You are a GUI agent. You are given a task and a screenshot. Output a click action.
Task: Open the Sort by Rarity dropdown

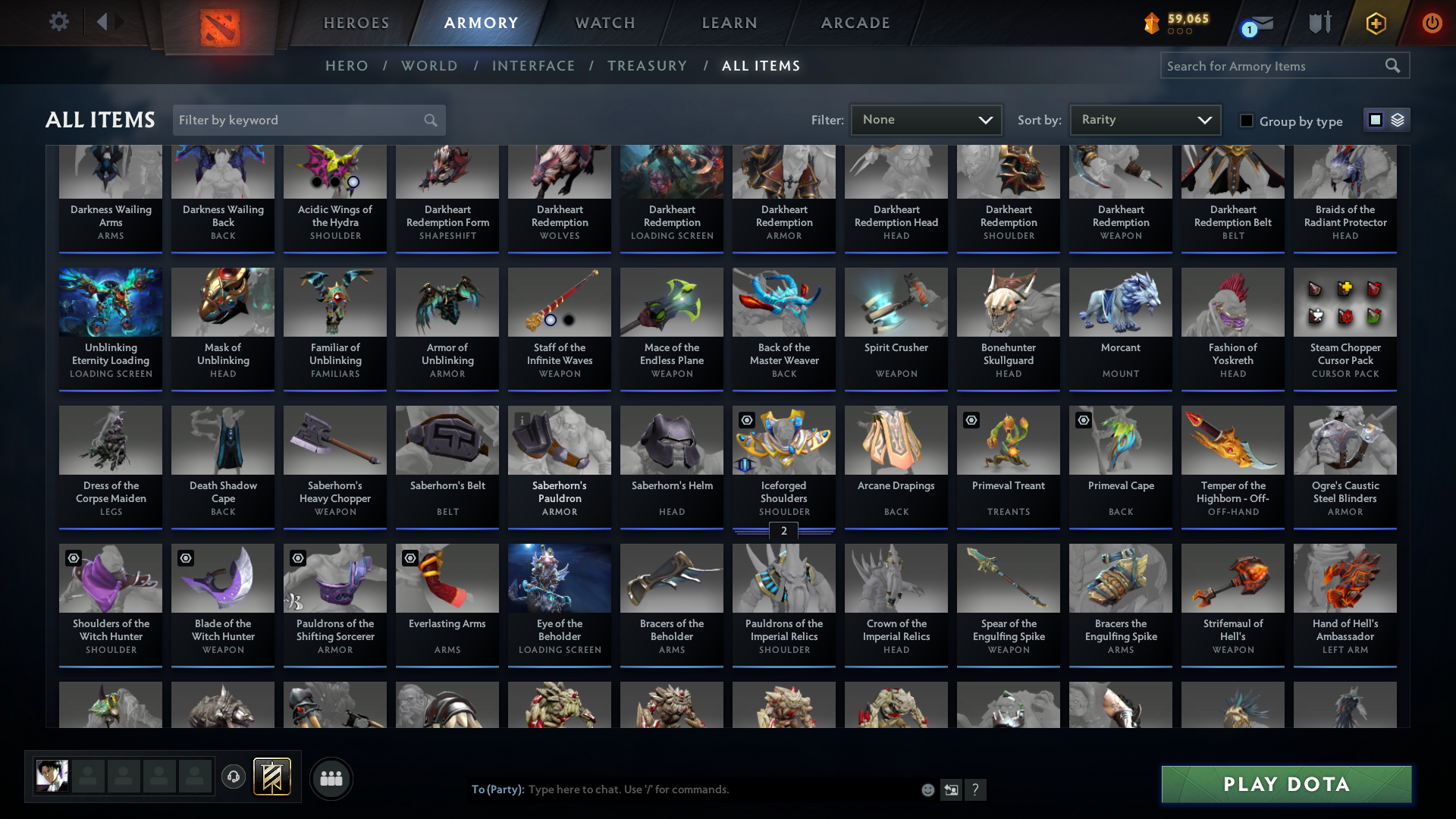pyautogui.click(x=1144, y=119)
